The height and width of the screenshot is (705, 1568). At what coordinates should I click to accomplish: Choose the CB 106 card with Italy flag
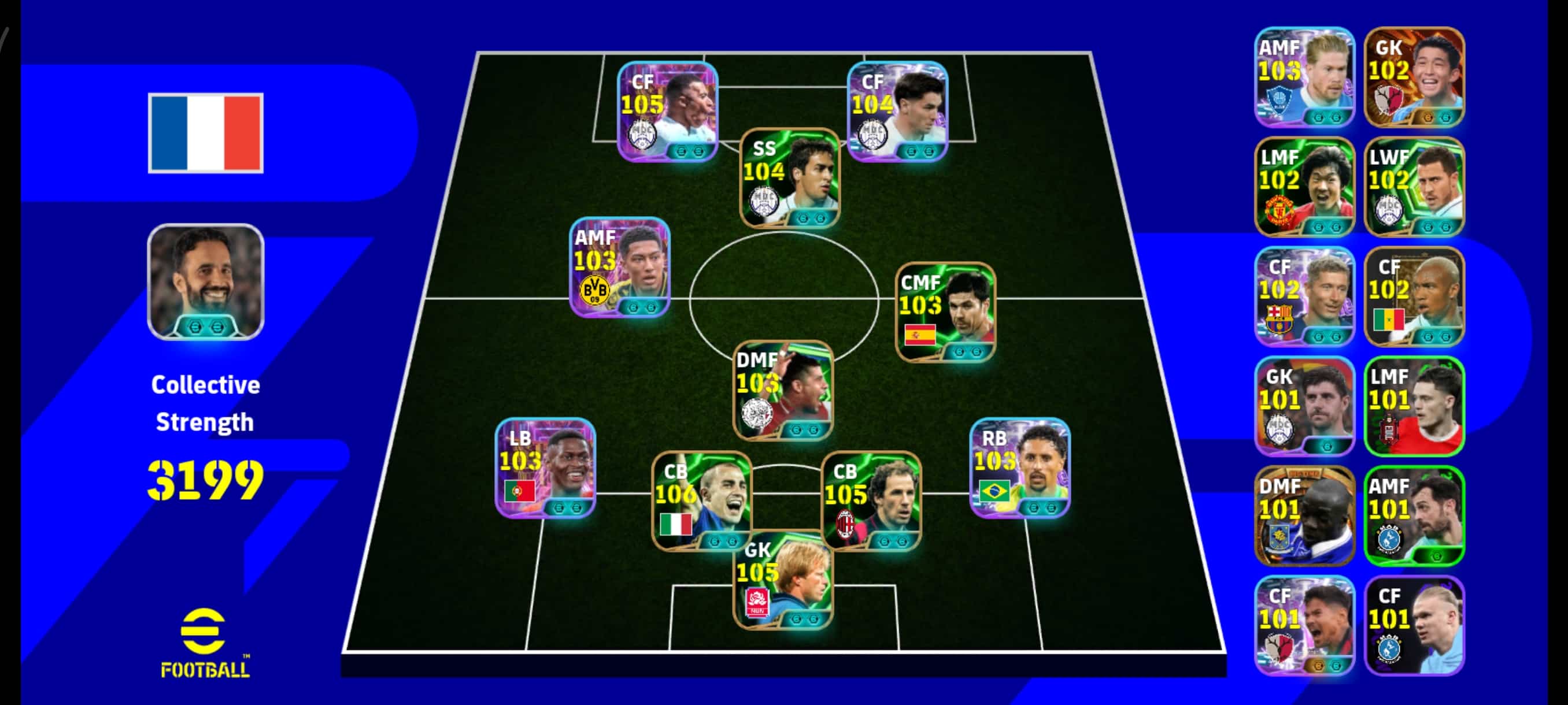(702, 500)
